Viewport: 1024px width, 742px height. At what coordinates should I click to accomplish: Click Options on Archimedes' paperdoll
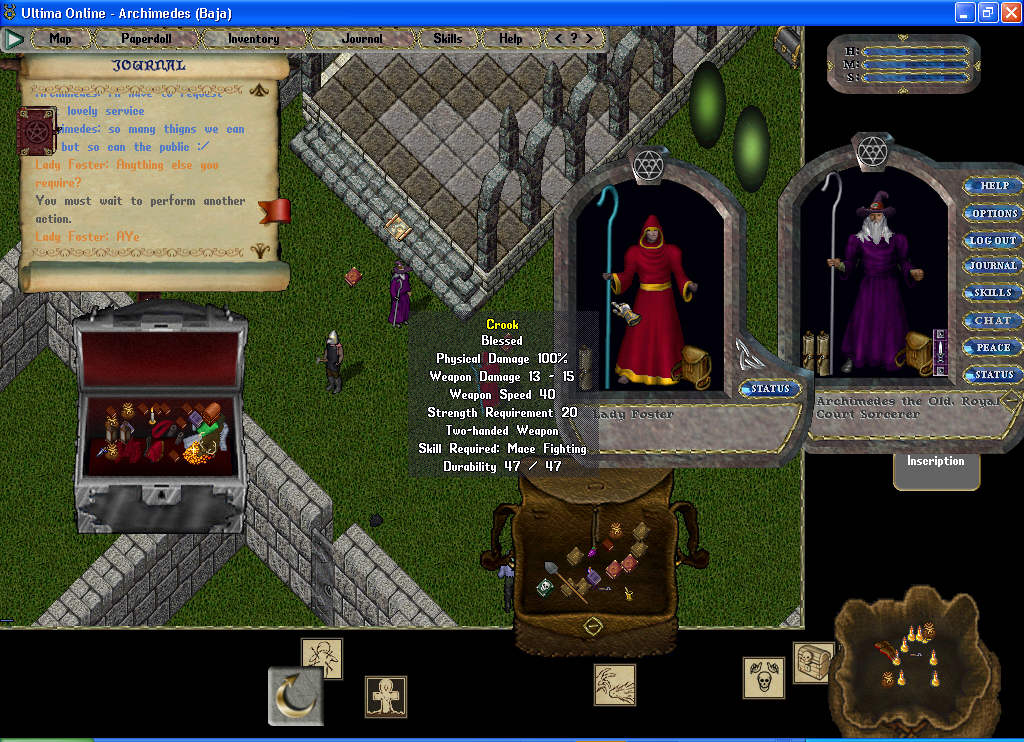coord(994,213)
